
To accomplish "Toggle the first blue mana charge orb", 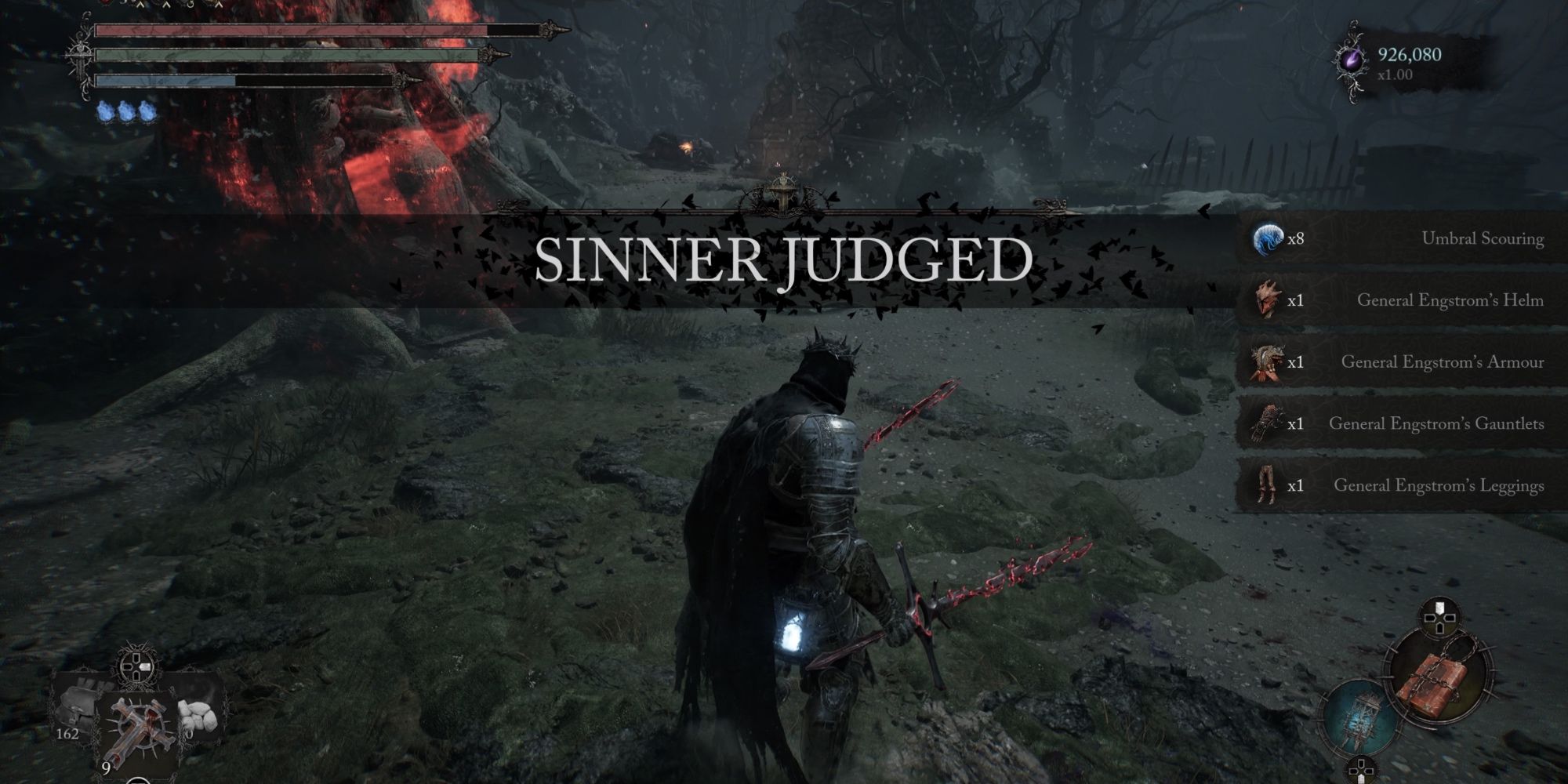I will coord(103,111).
